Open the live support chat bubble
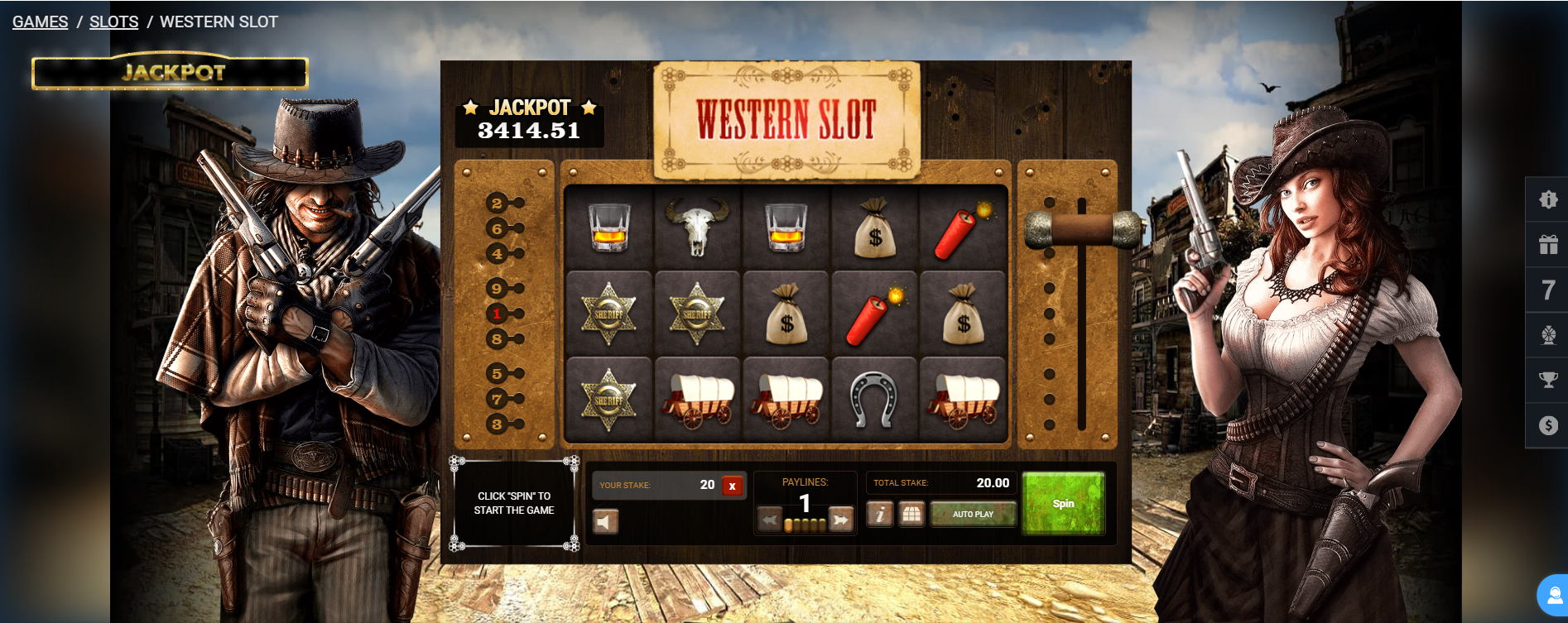This screenshot has height=623, width=1568. 1554,596
